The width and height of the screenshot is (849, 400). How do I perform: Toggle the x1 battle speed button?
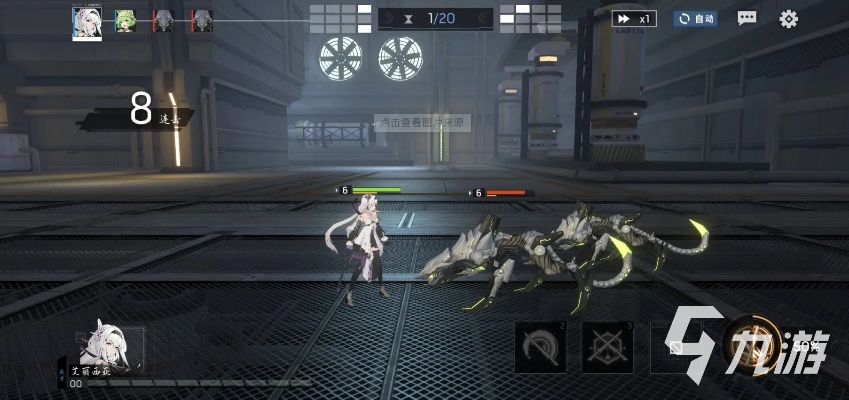[634, 18]
